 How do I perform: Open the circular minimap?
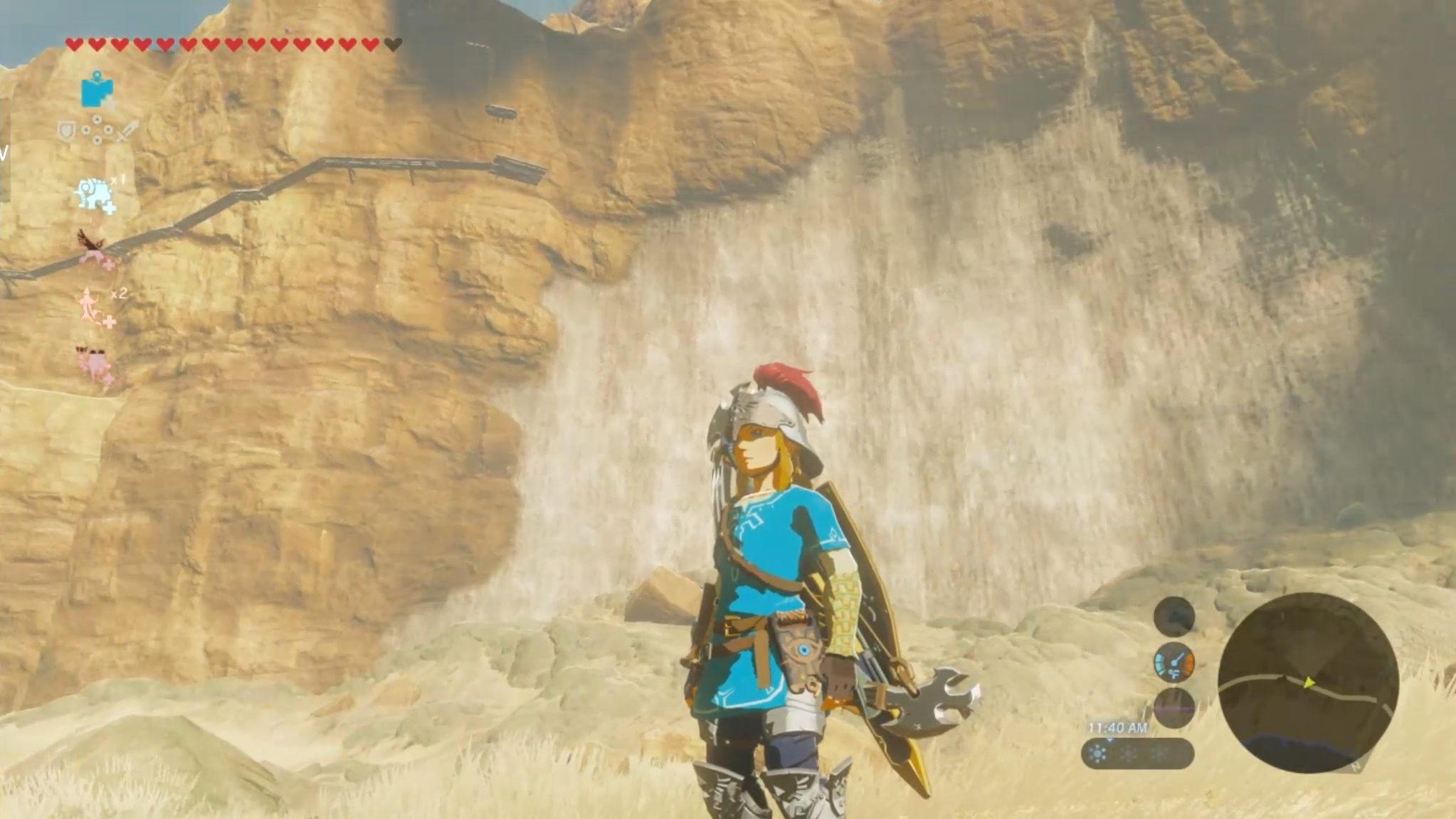coord(1308,682)
